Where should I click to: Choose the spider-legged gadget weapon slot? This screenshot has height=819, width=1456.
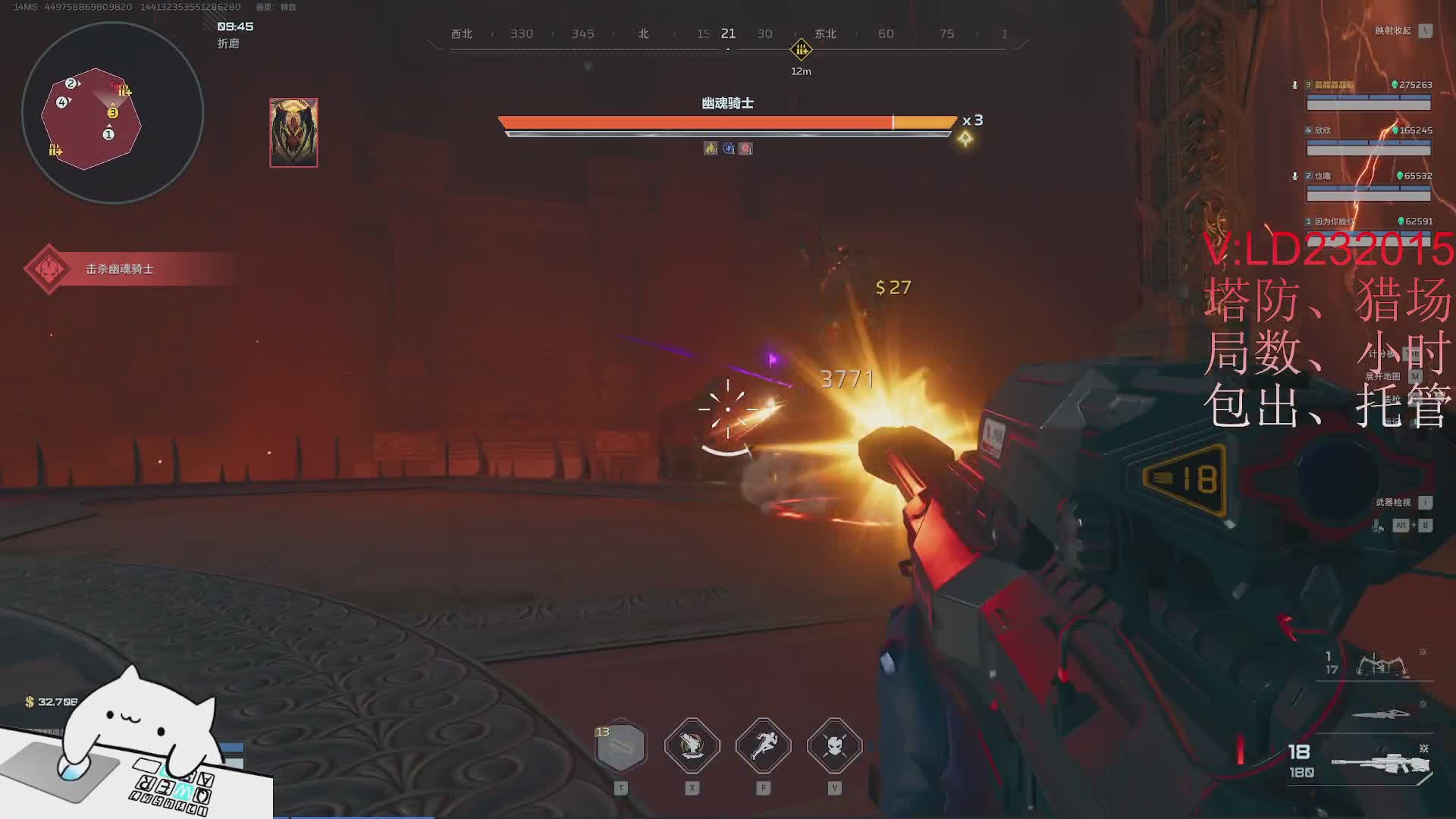coord(1381,665)
